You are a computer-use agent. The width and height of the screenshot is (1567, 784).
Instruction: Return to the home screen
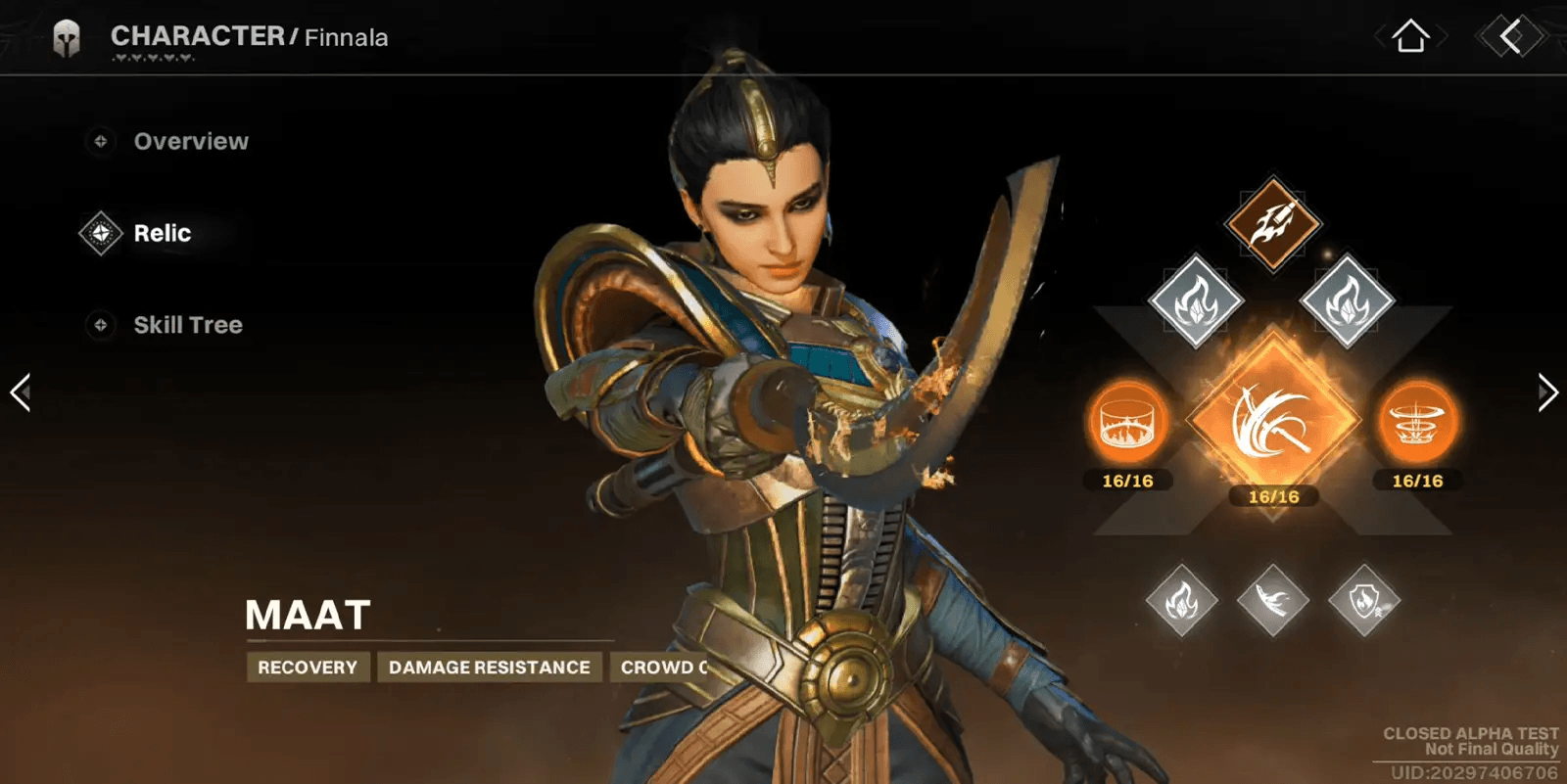pyautogui.click(x=1410, y=37)
